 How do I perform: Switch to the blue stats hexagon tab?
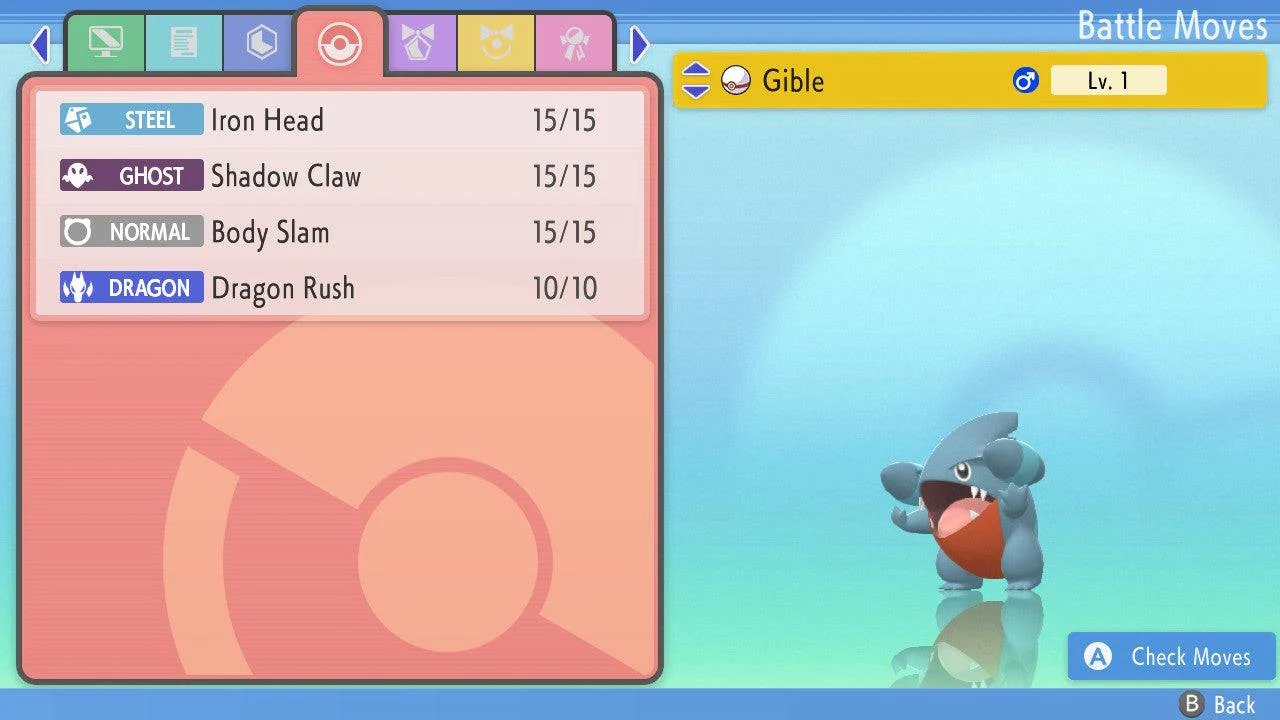[x=261, y=43]
